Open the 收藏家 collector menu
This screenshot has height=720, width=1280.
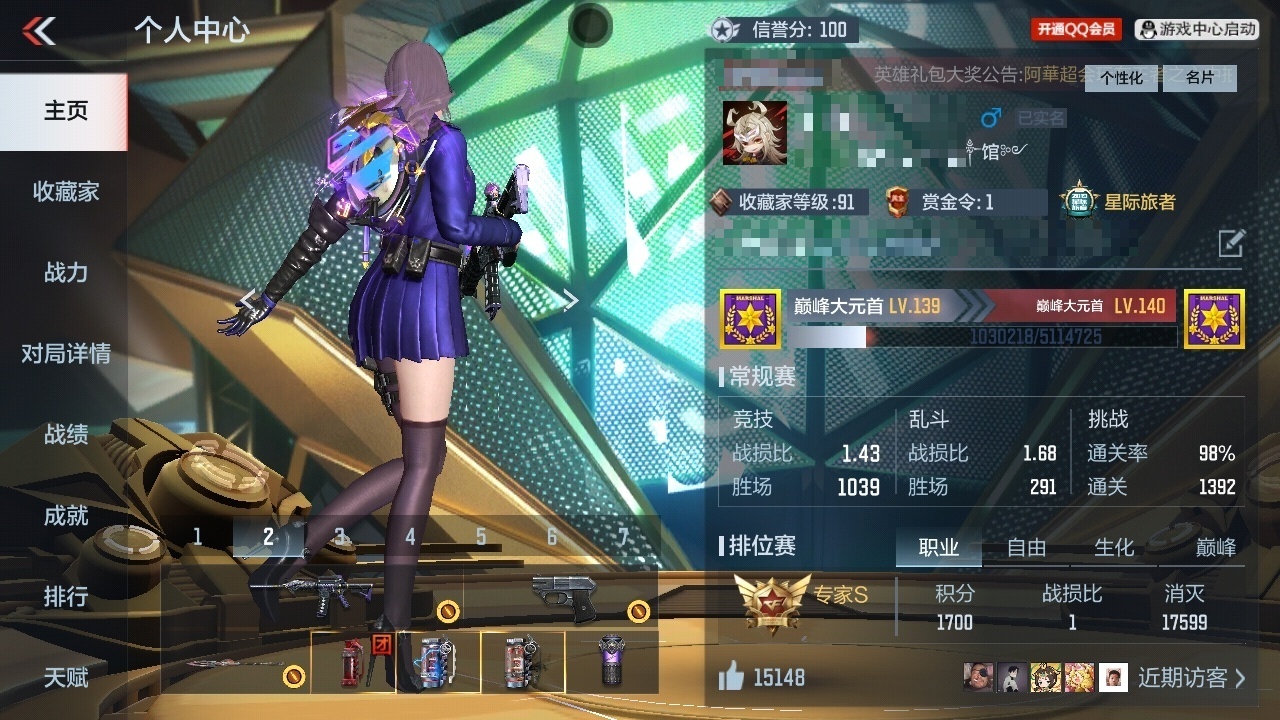click(65, 191)
